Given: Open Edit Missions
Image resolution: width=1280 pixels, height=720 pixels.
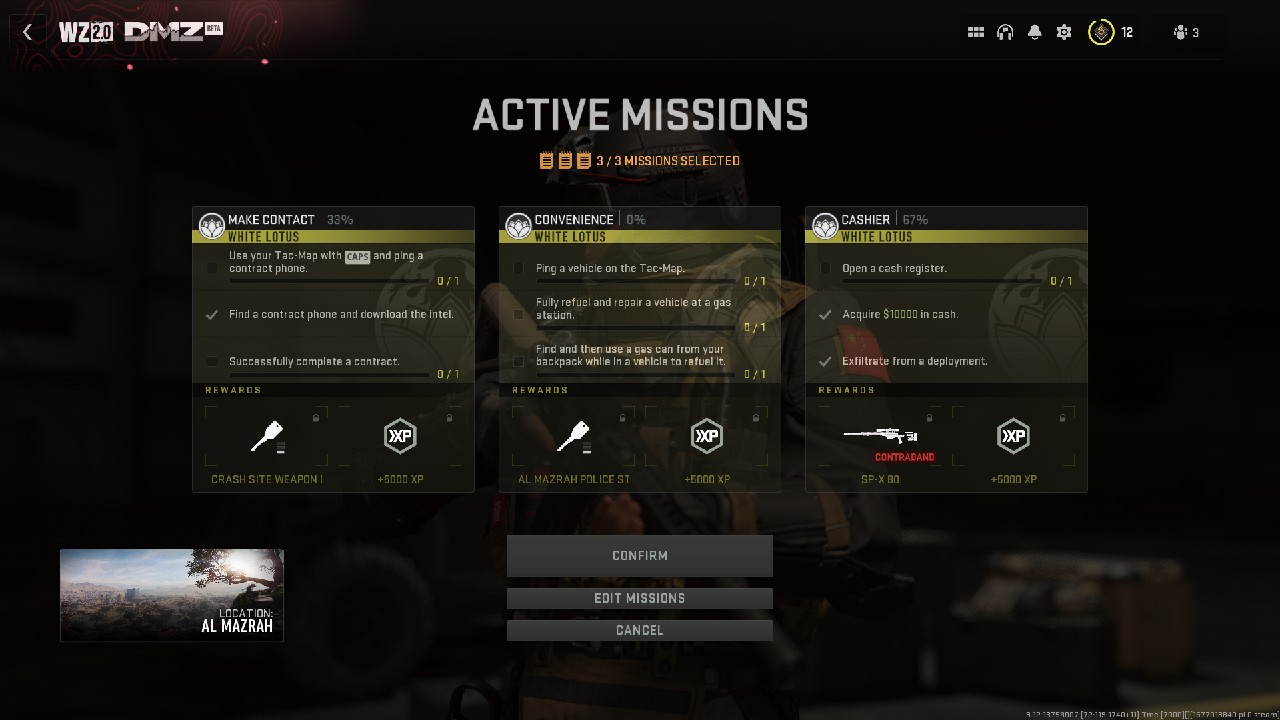Looking at the screenshot, I should pos(640,598).
